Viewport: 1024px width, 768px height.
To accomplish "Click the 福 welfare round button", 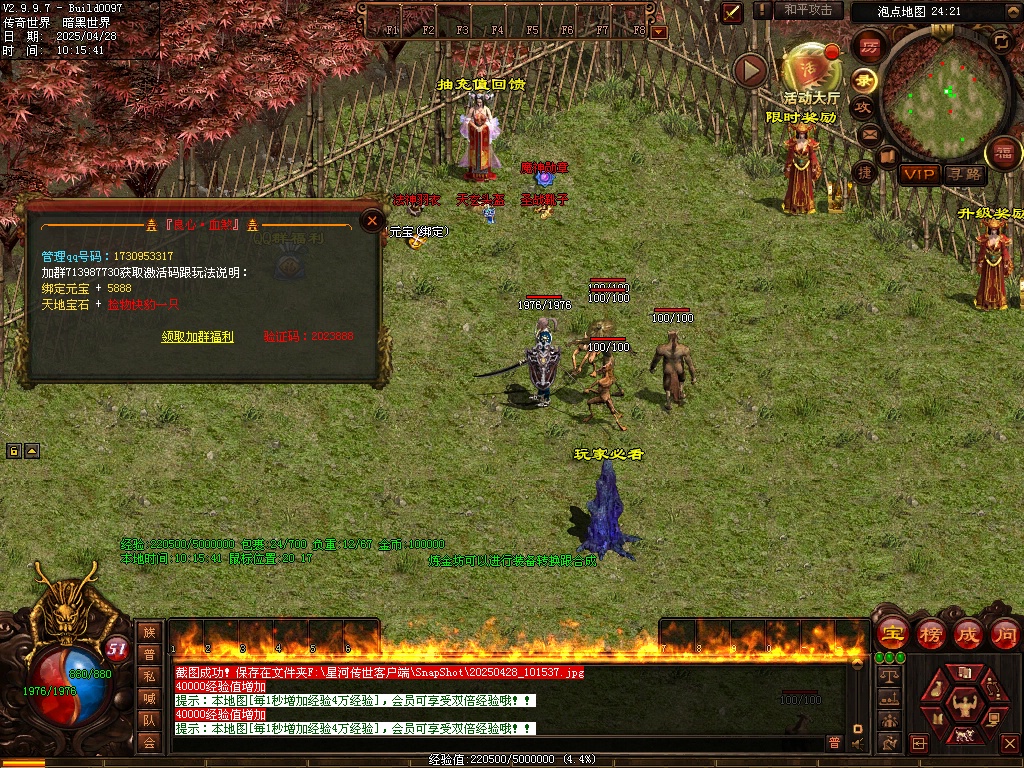I will tap(1003, 153).
